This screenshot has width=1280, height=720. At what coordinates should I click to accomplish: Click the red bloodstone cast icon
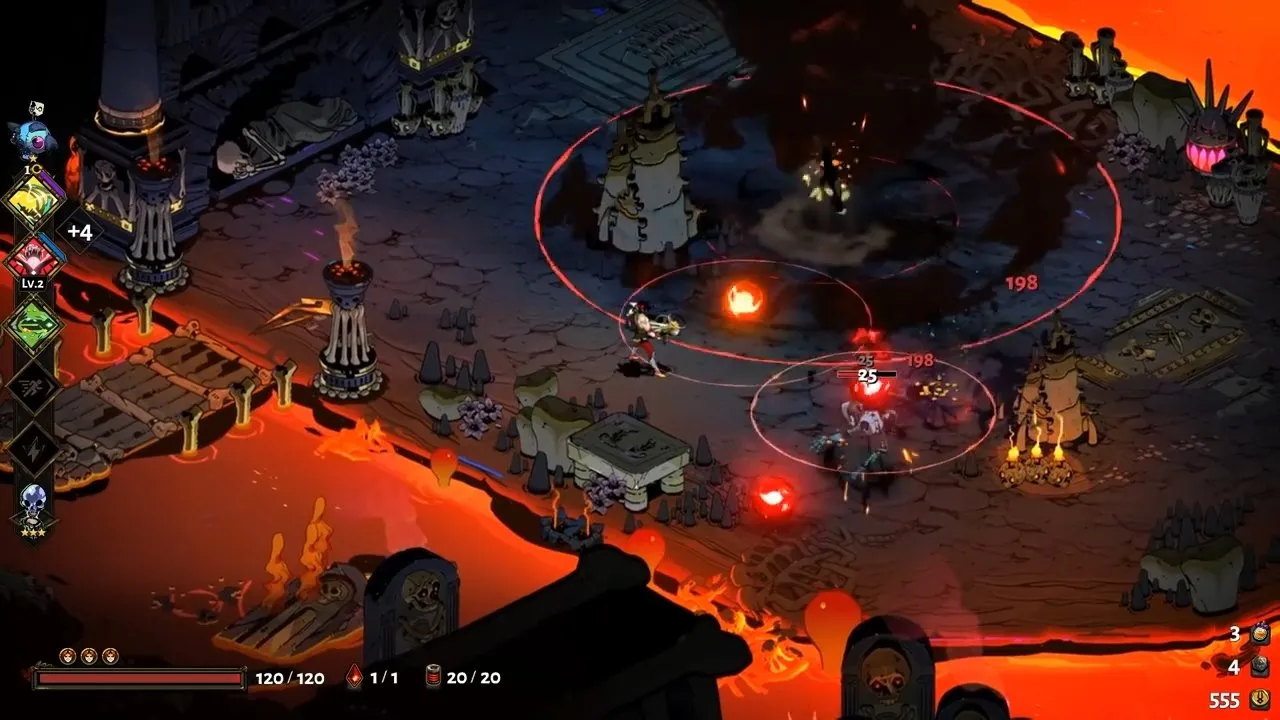(354, 678)
